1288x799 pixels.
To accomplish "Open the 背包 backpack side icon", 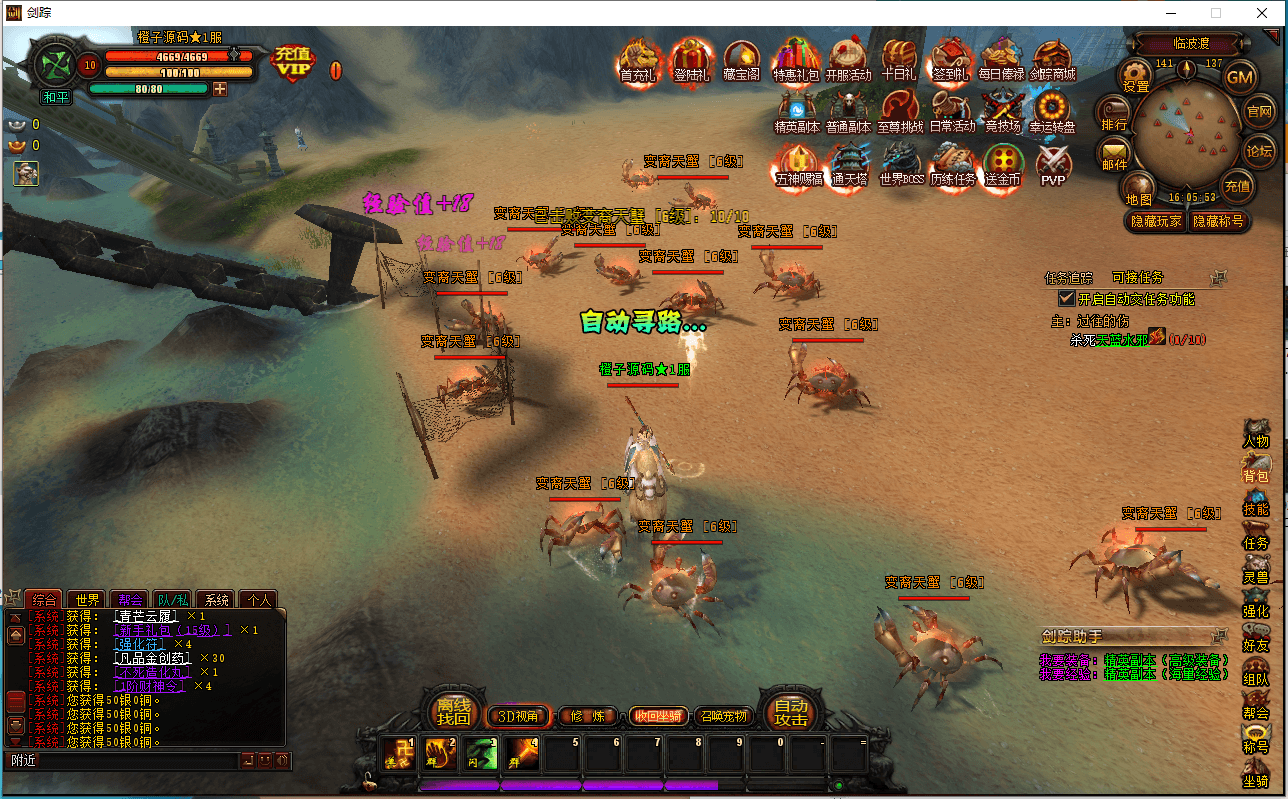I will point(1255,468).
